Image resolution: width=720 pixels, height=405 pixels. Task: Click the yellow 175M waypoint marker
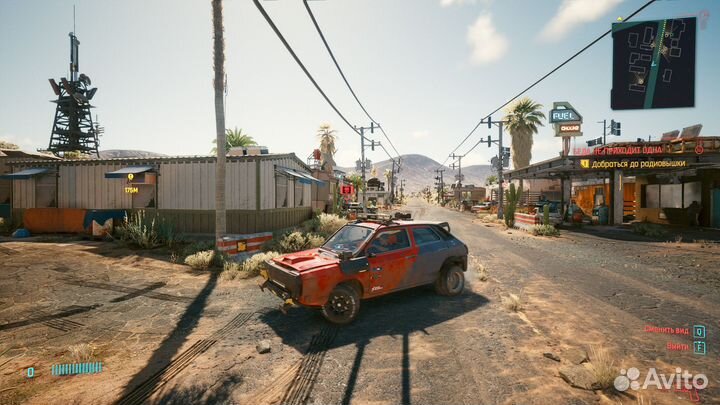pos(131,178)
